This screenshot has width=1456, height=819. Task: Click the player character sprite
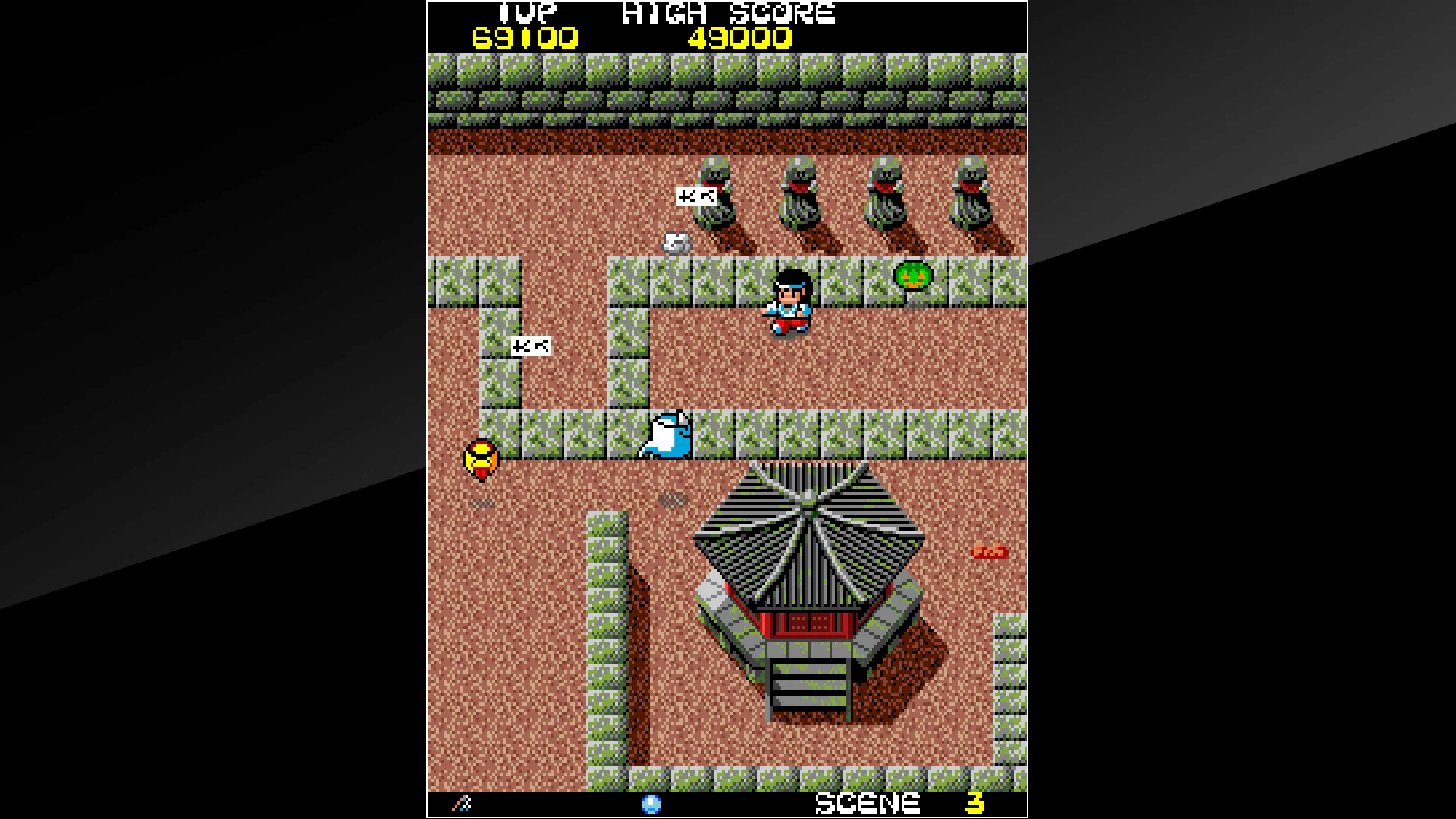[789, 300]
